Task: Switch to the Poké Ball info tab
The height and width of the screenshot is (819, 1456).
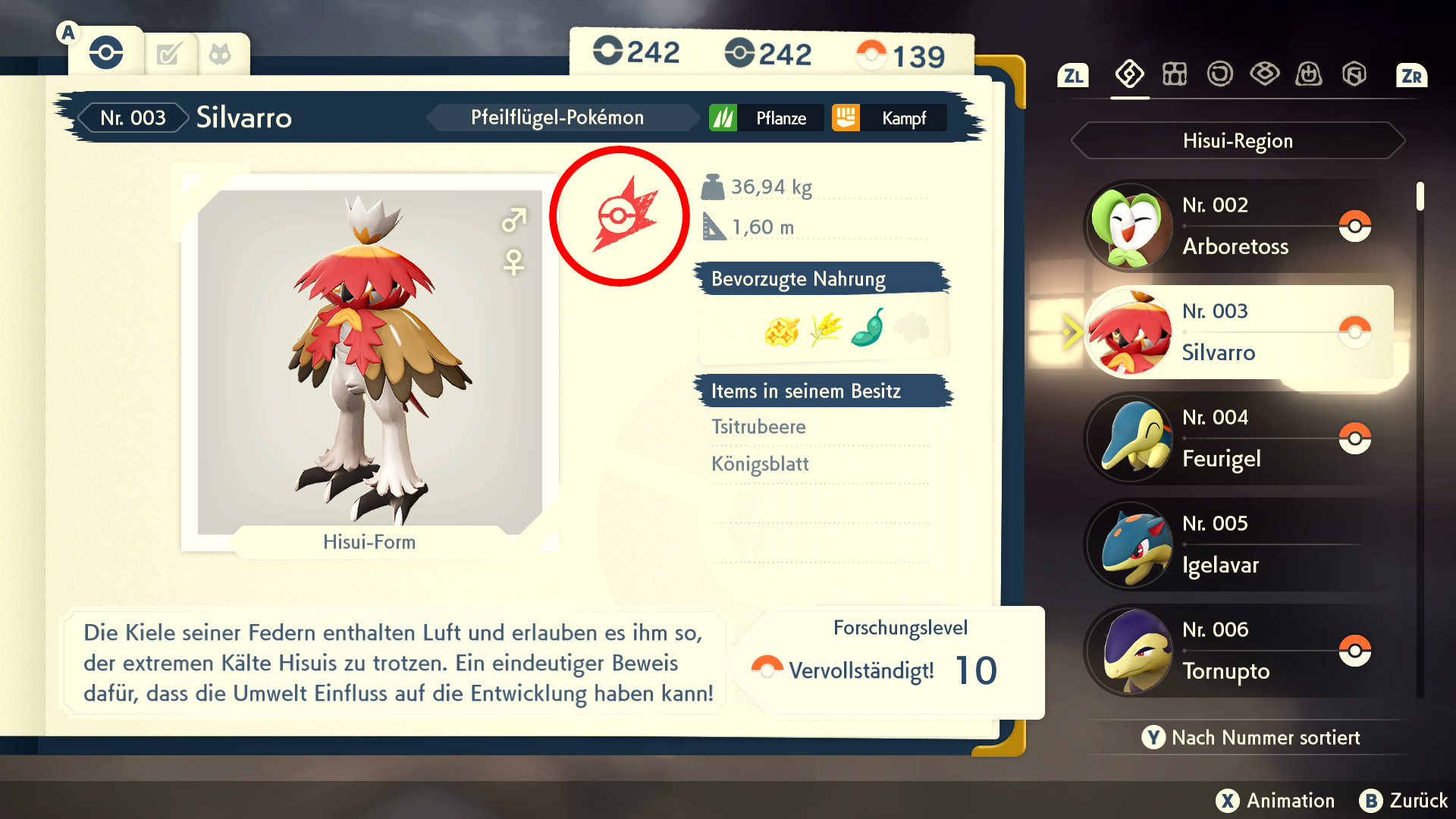Action: pyautogui.click(x=106, y=53)
